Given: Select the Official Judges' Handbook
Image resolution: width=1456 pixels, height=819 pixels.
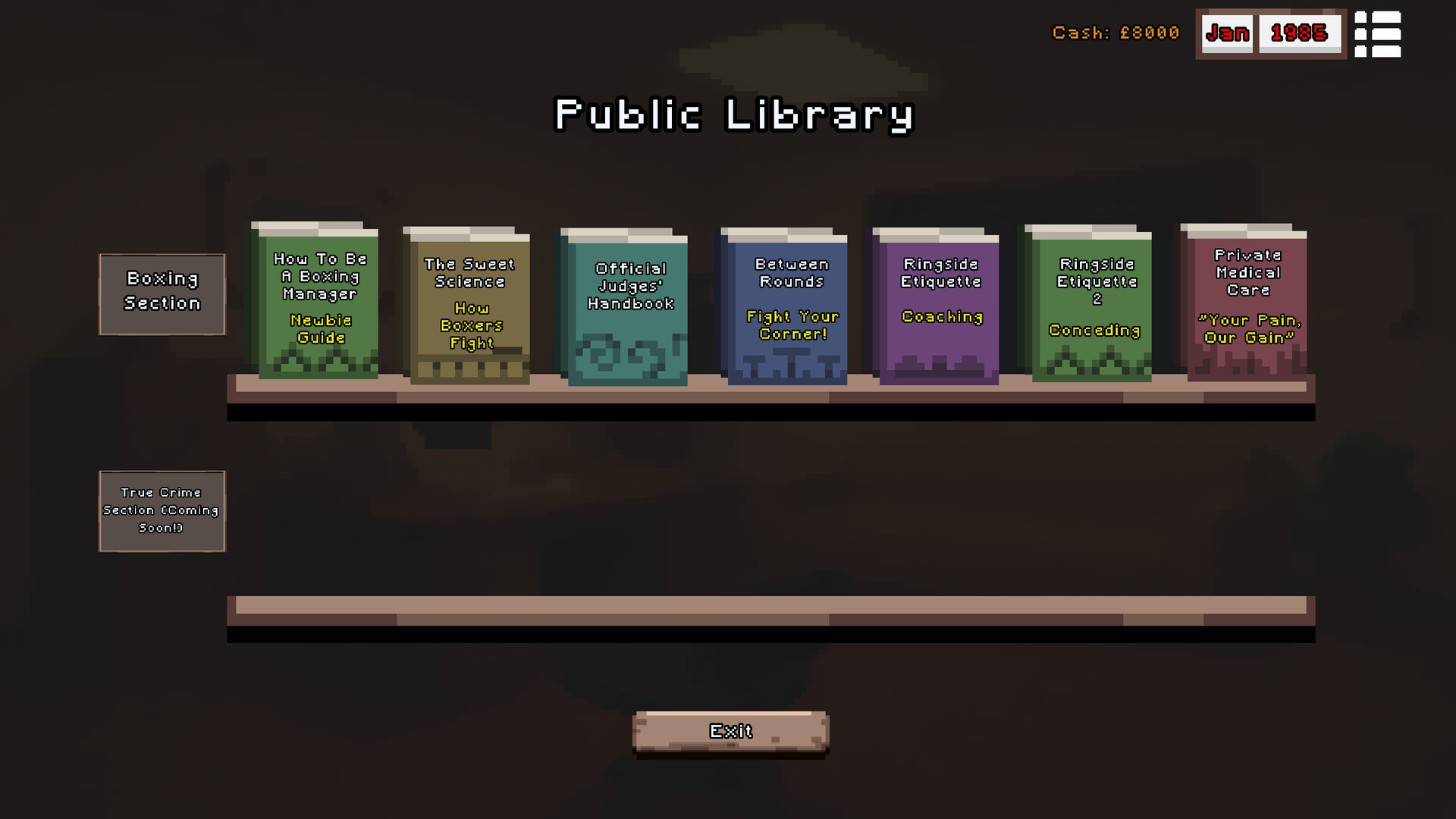Looking at the screenshot, I should coord(627,307).
